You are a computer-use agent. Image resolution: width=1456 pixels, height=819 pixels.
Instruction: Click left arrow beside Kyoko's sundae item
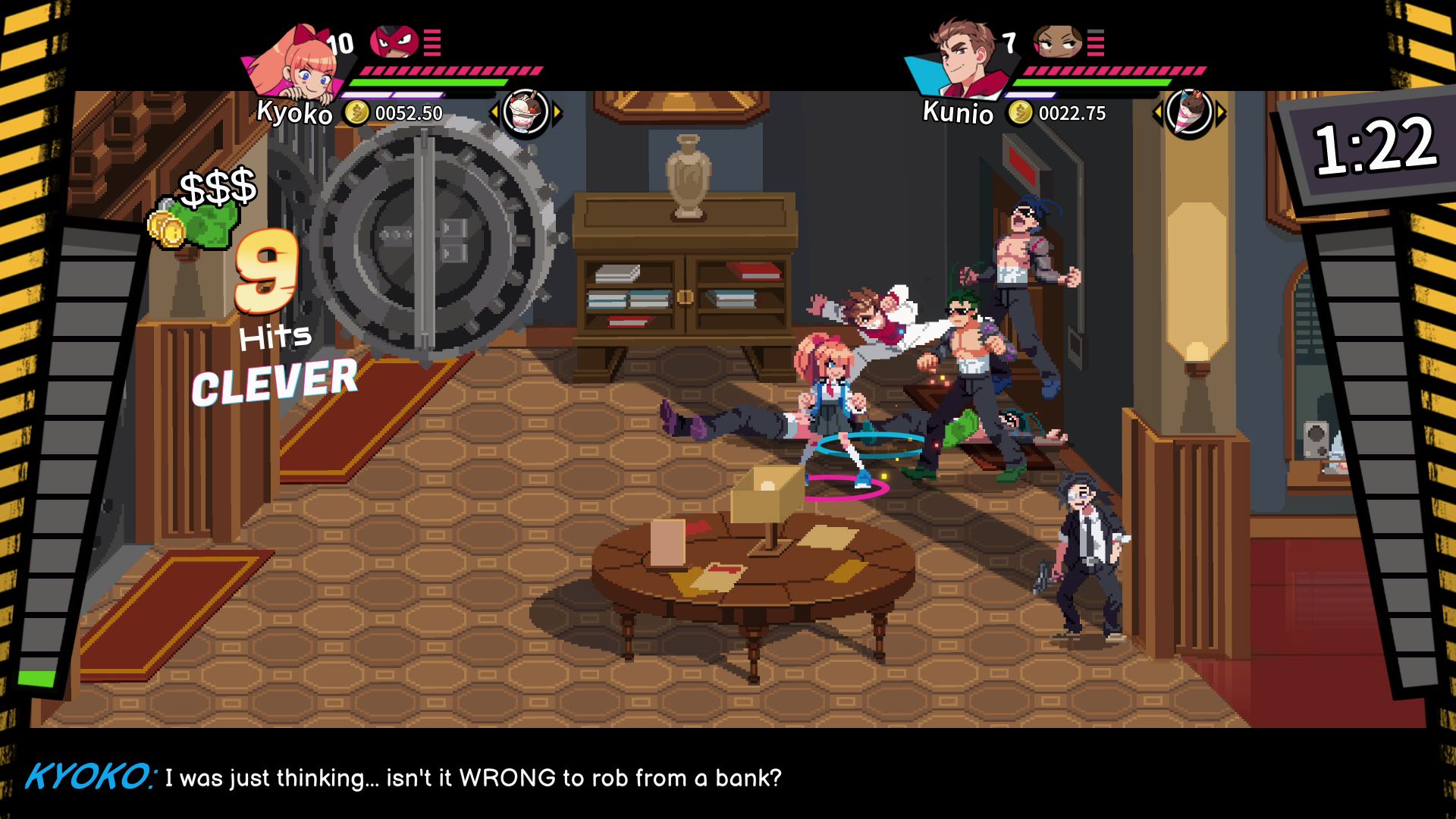tap(494, 114)
